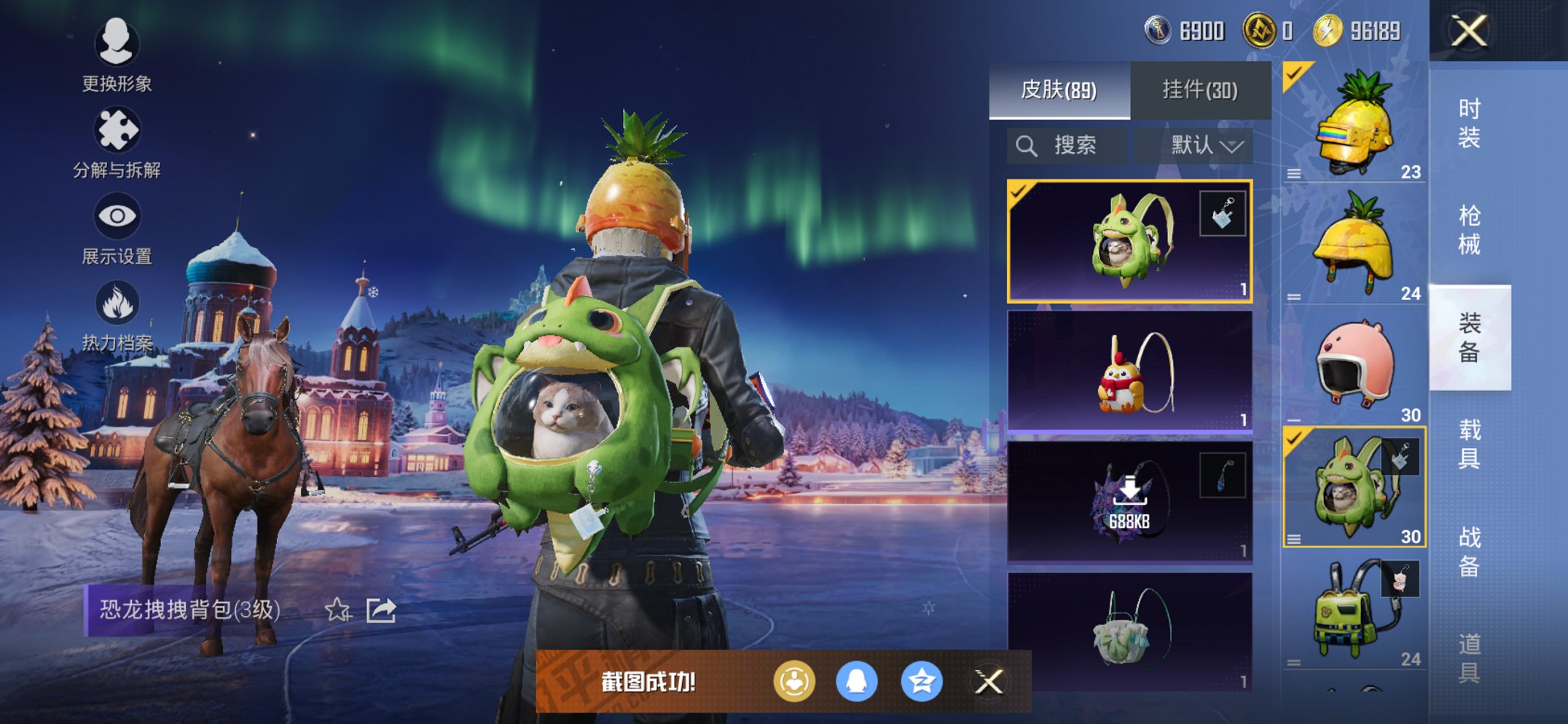Switch to the 挂件(30) pendants tab
The width and height of the screenshot is (1568, 724).
pyautogui.click(x=1199, y=90)
